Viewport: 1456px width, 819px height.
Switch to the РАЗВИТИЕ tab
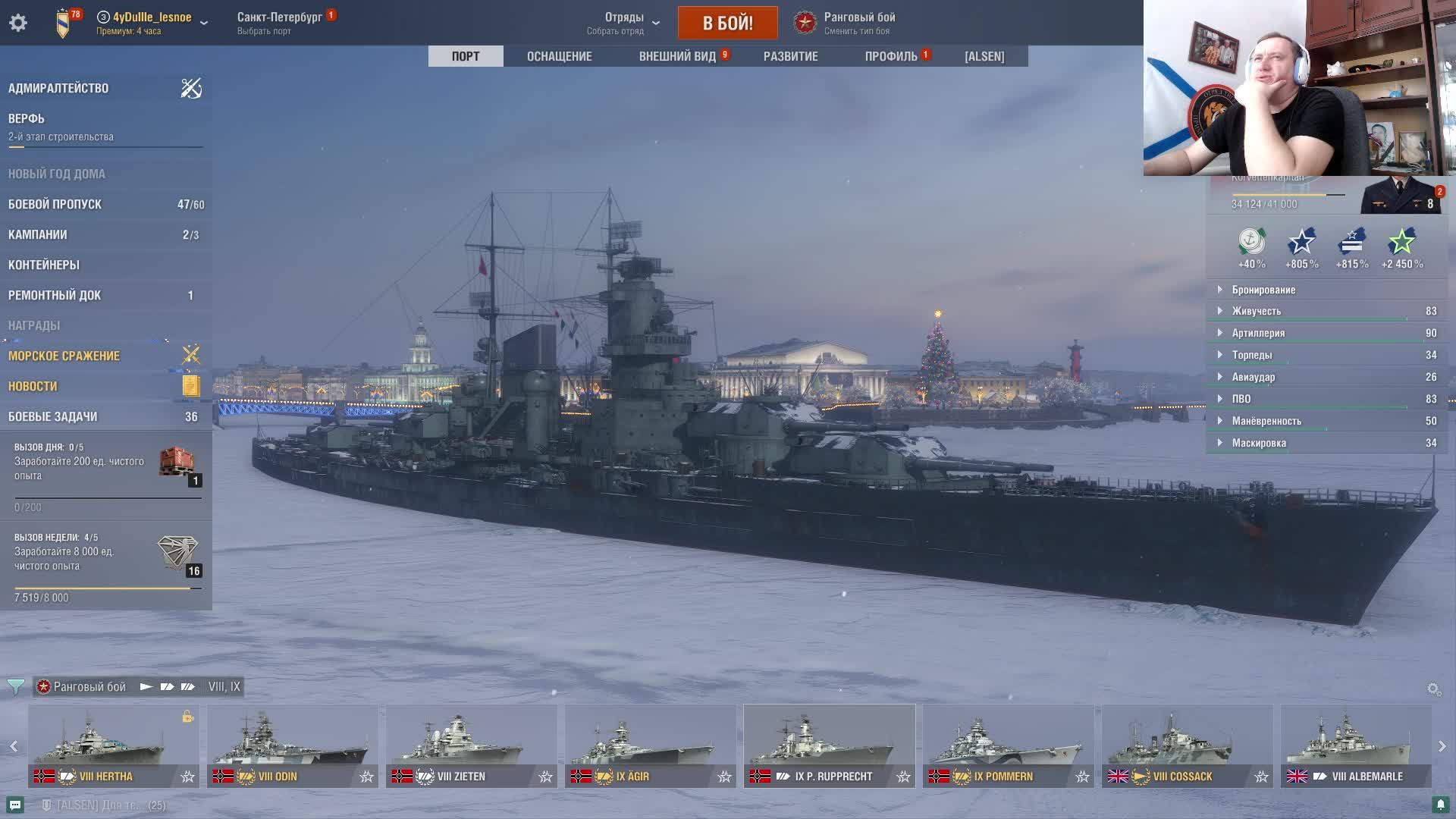tap(790, 56)
